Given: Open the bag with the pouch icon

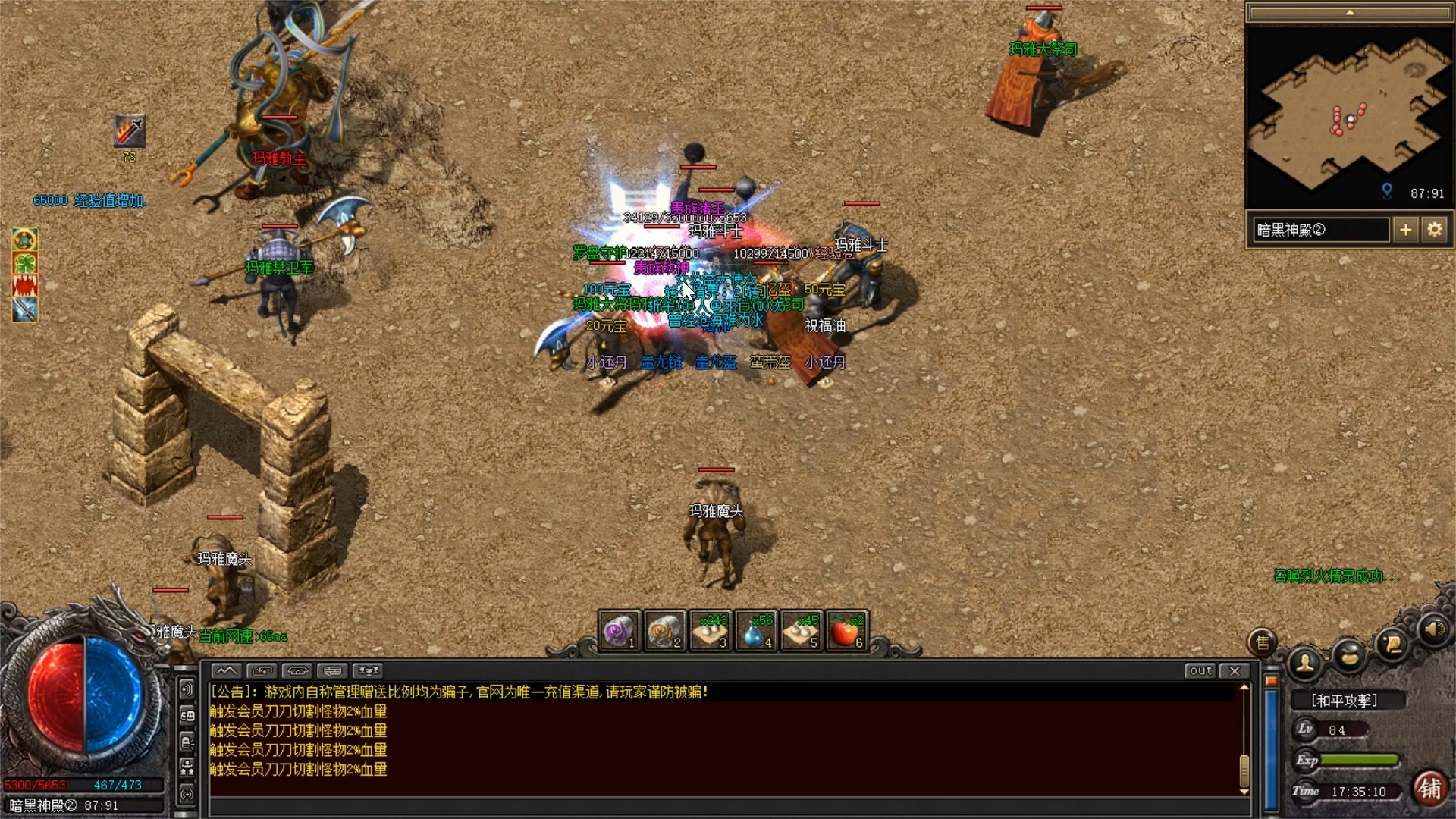Looking at the screenshot, I should (x=1350, y=655).
